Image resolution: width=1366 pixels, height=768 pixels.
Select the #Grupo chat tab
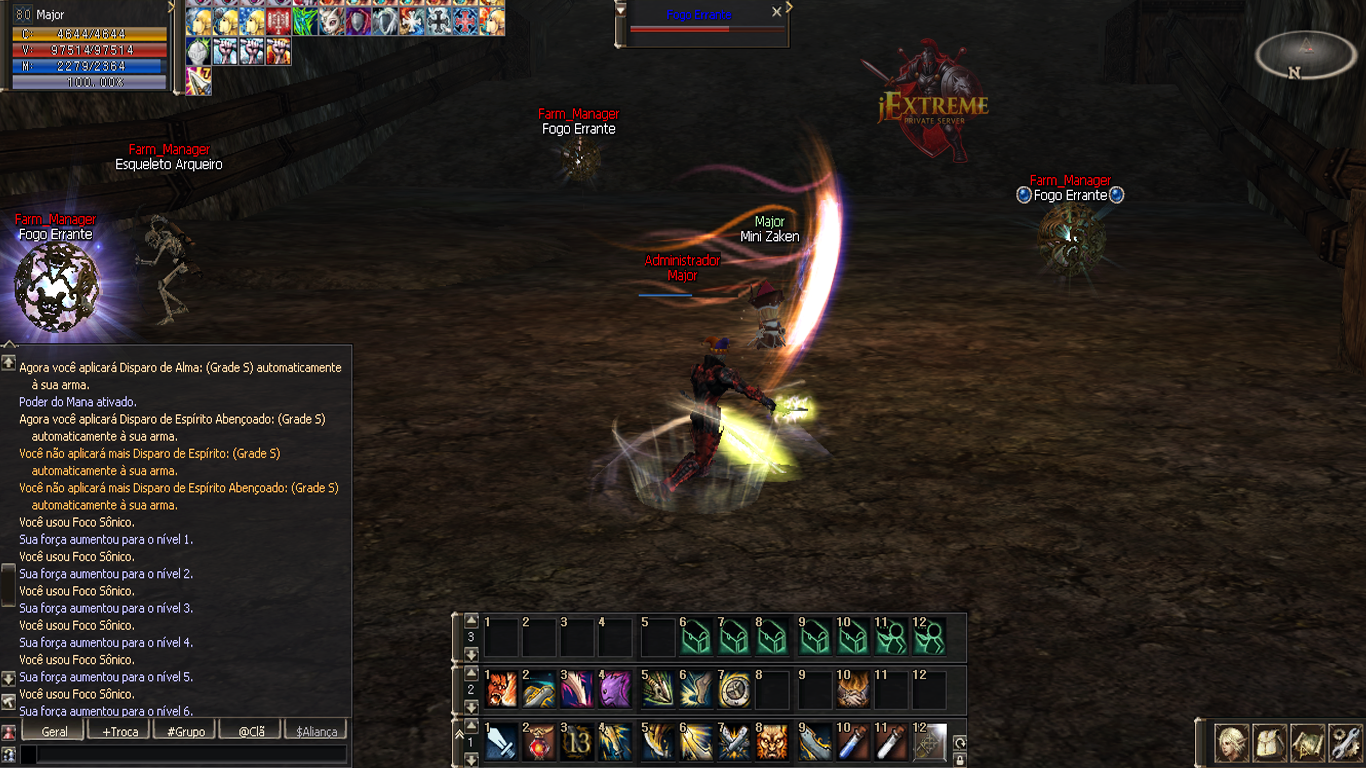point(186,731)
